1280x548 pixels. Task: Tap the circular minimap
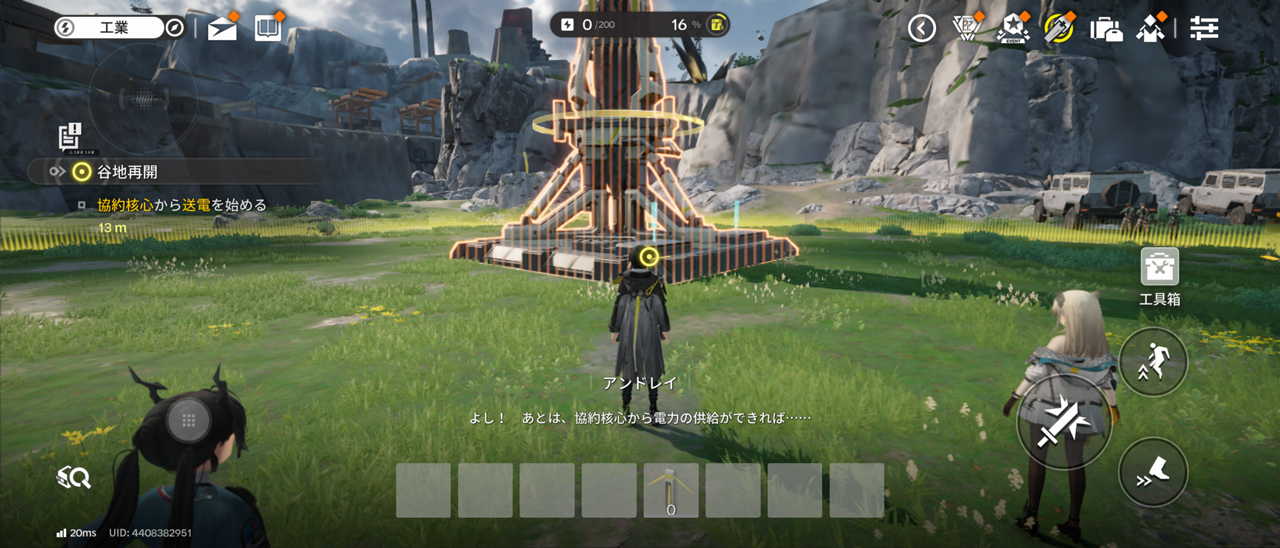142,98
